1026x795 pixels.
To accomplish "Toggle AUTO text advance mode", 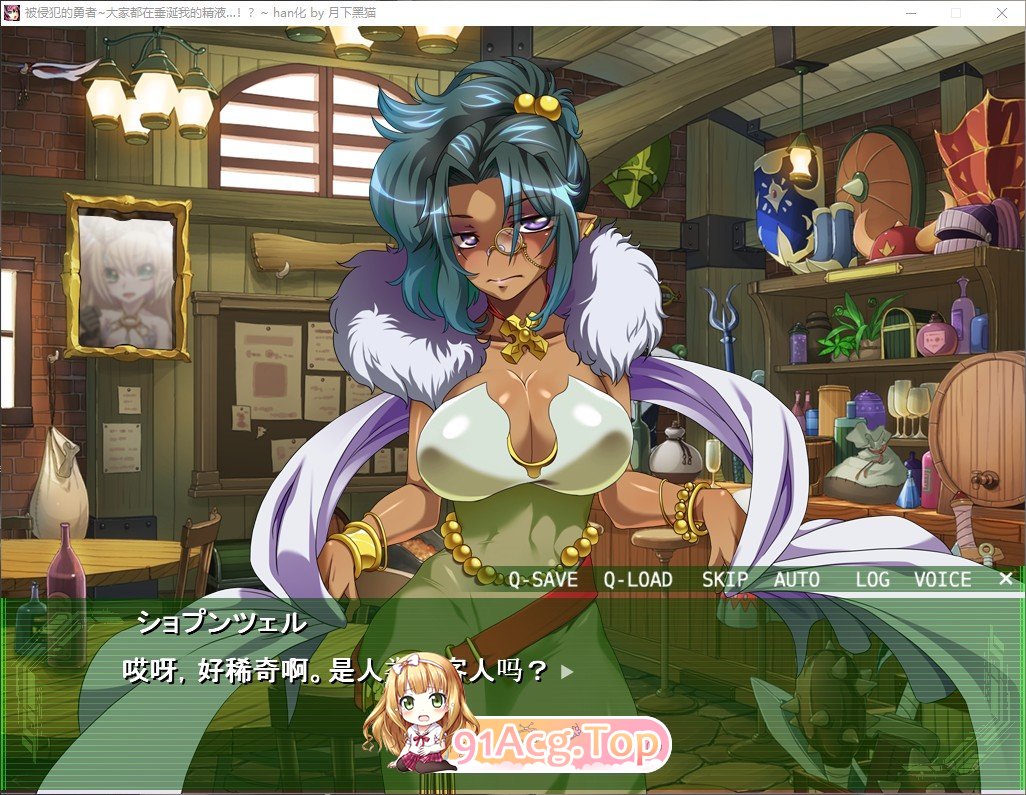I will (x=797, y=580).
